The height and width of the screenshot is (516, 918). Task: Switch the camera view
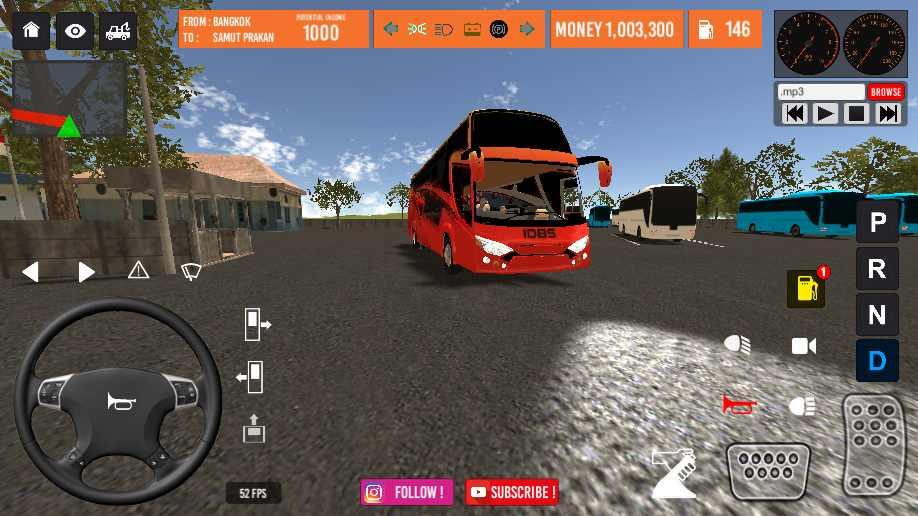[x=803, y=346]
